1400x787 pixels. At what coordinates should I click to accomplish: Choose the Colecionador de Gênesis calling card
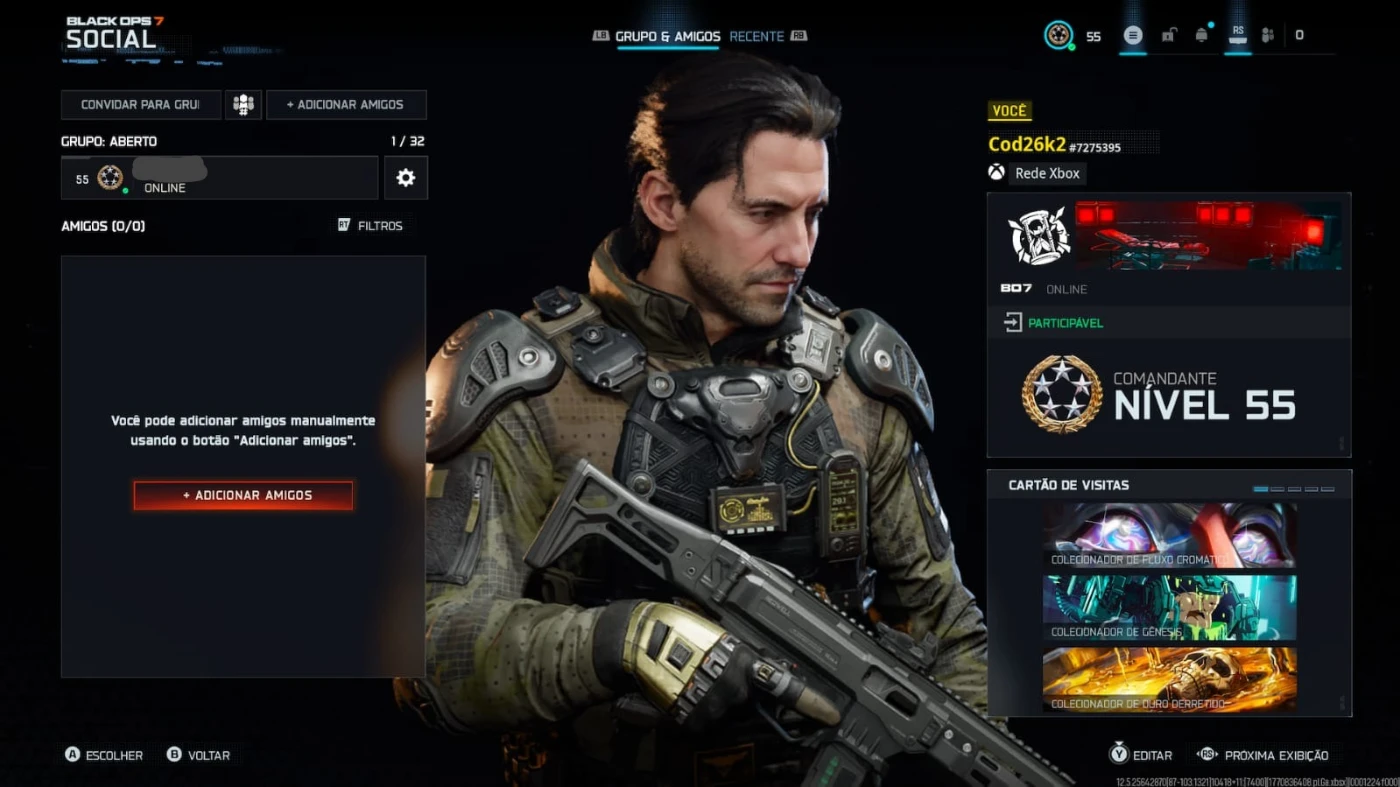tap(1169, 607)
